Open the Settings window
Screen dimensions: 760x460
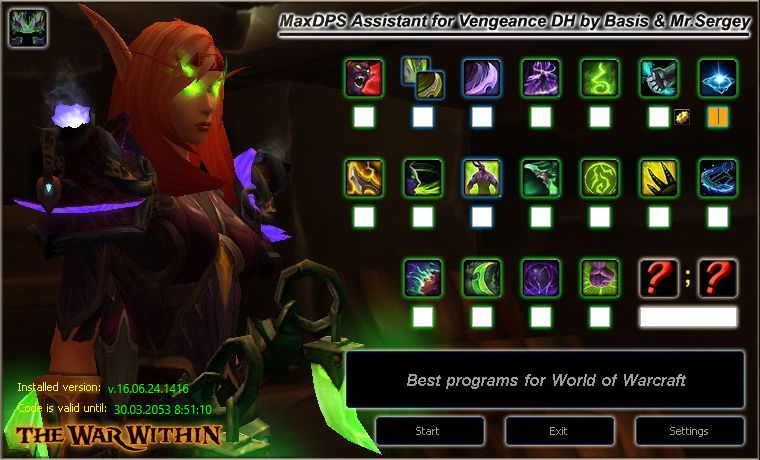click(688, 431)
